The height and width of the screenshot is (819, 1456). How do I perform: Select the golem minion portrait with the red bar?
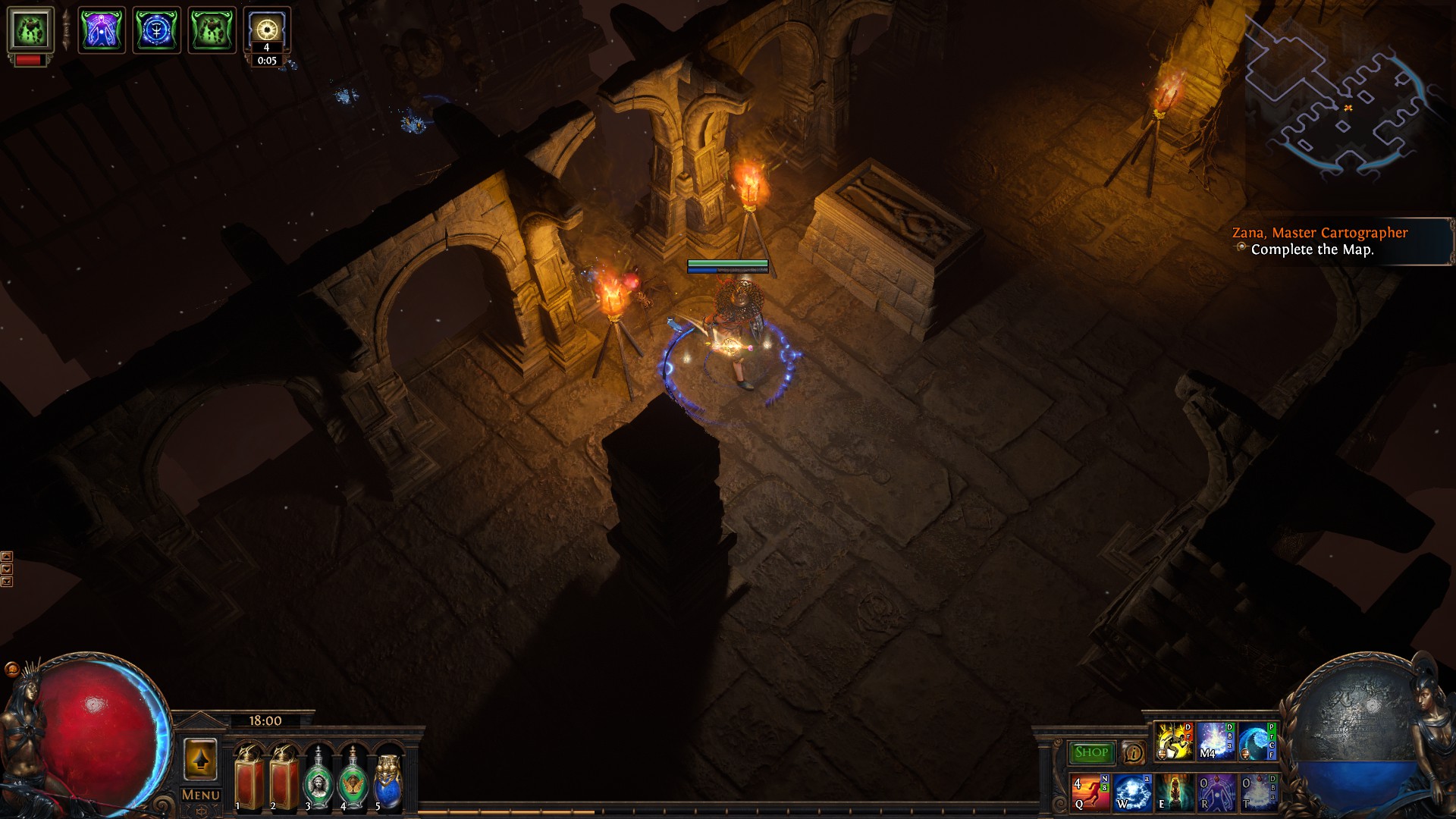tap(30, 30)
